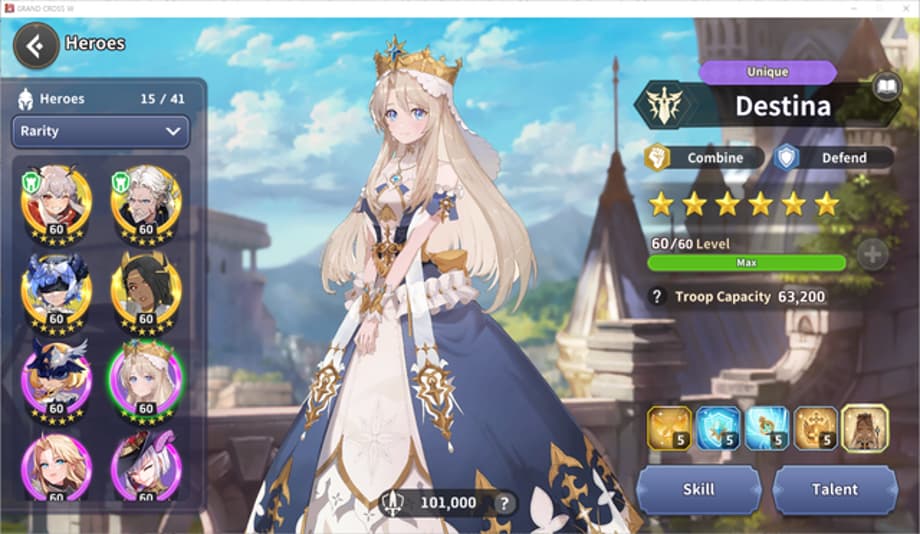920x534 pixels.
Task: Go back from the Heroes screen
Action: coord(36,45)
